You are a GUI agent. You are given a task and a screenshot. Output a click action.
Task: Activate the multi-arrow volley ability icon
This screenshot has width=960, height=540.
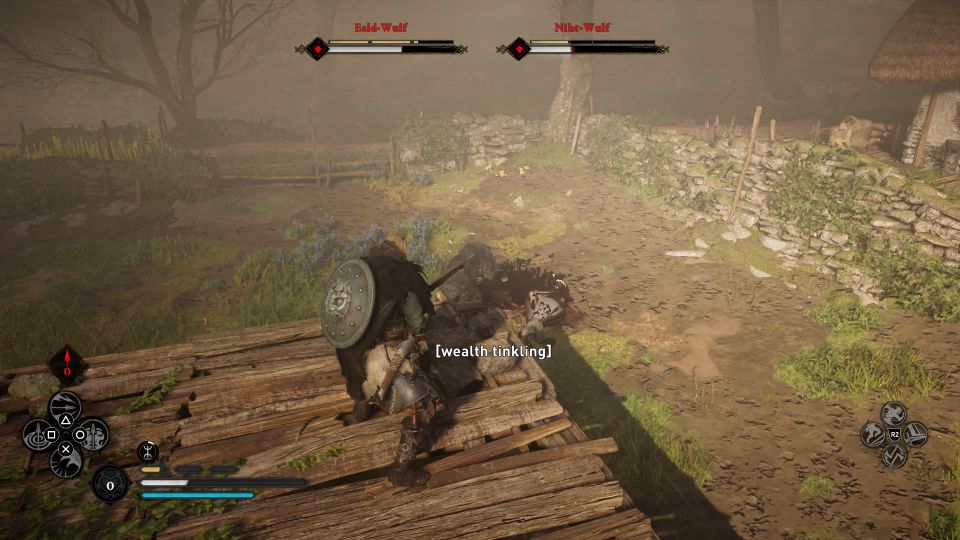pos(65,406)
